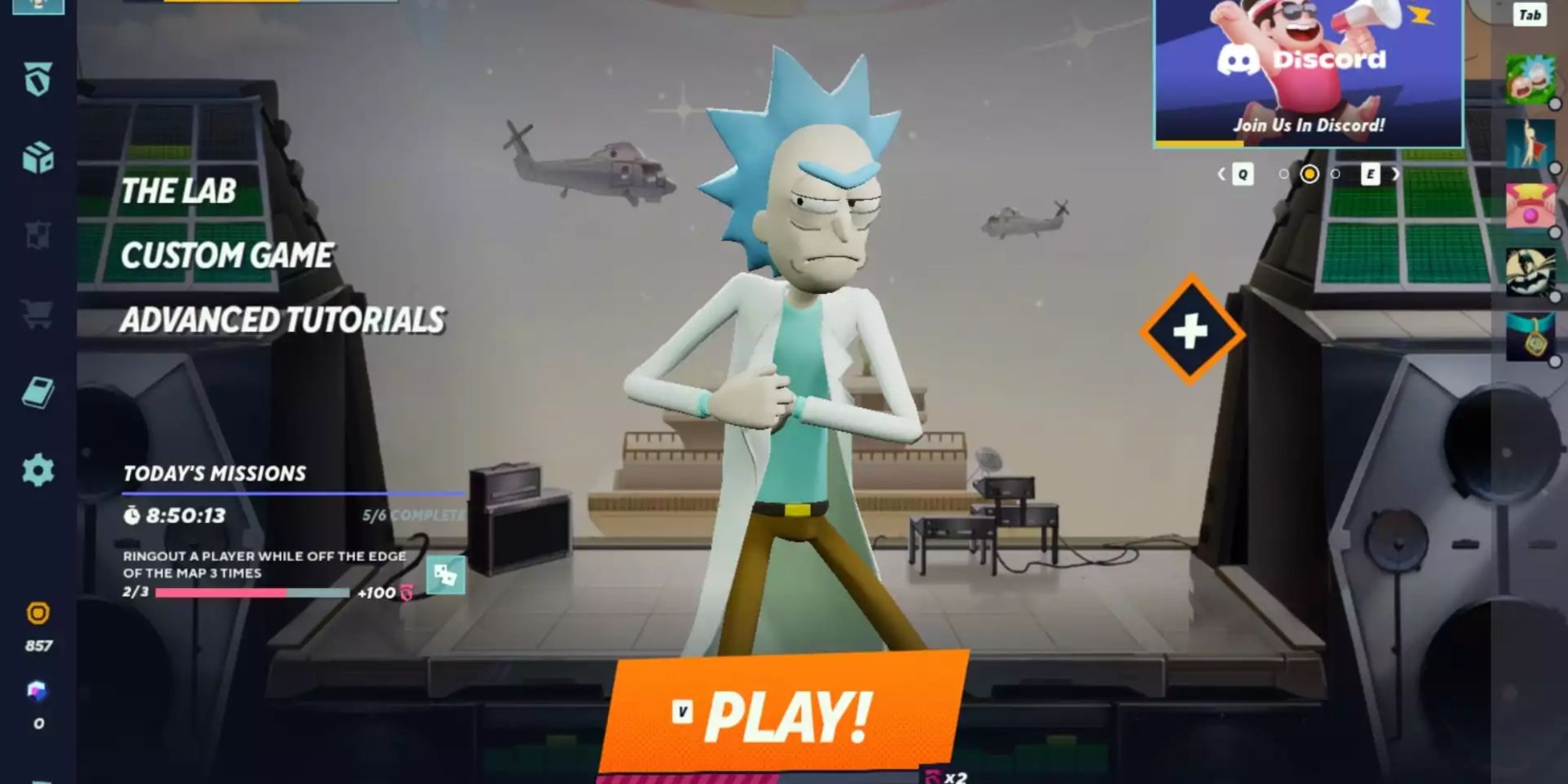The image size is (1568, 784).
Task: Select the third carousel dot
Action: click(1336, 174)
